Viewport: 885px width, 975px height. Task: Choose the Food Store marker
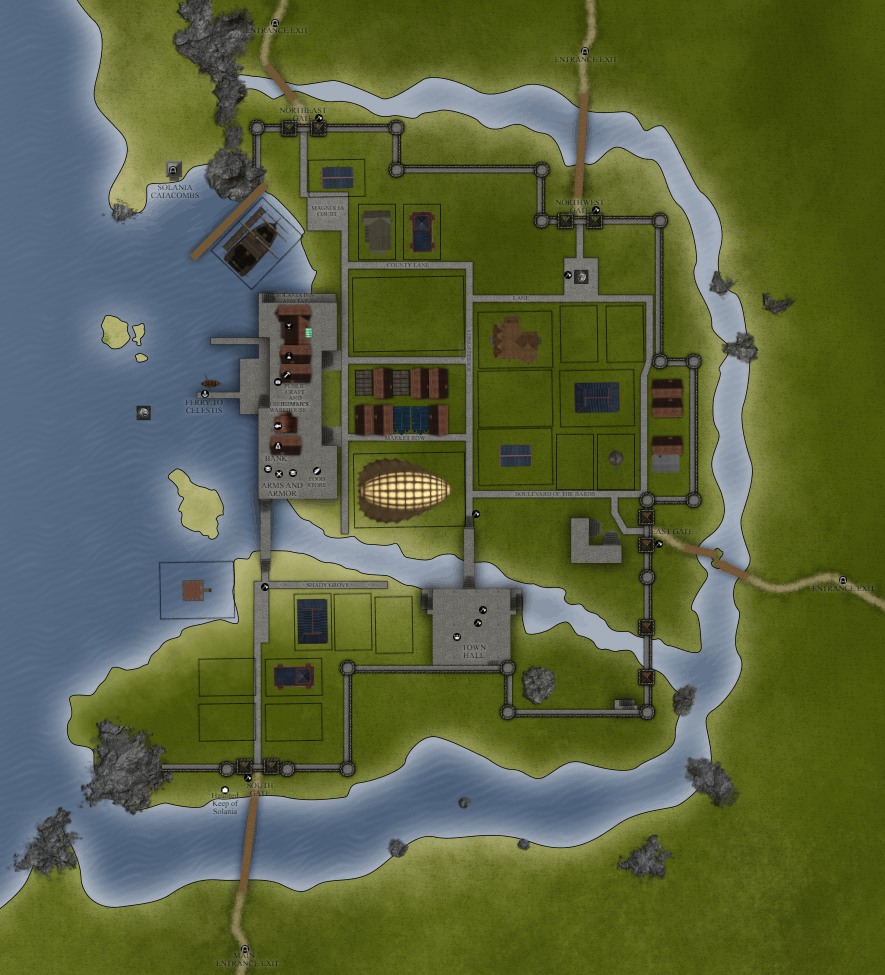pyautogui.click(x=316, y=469)
